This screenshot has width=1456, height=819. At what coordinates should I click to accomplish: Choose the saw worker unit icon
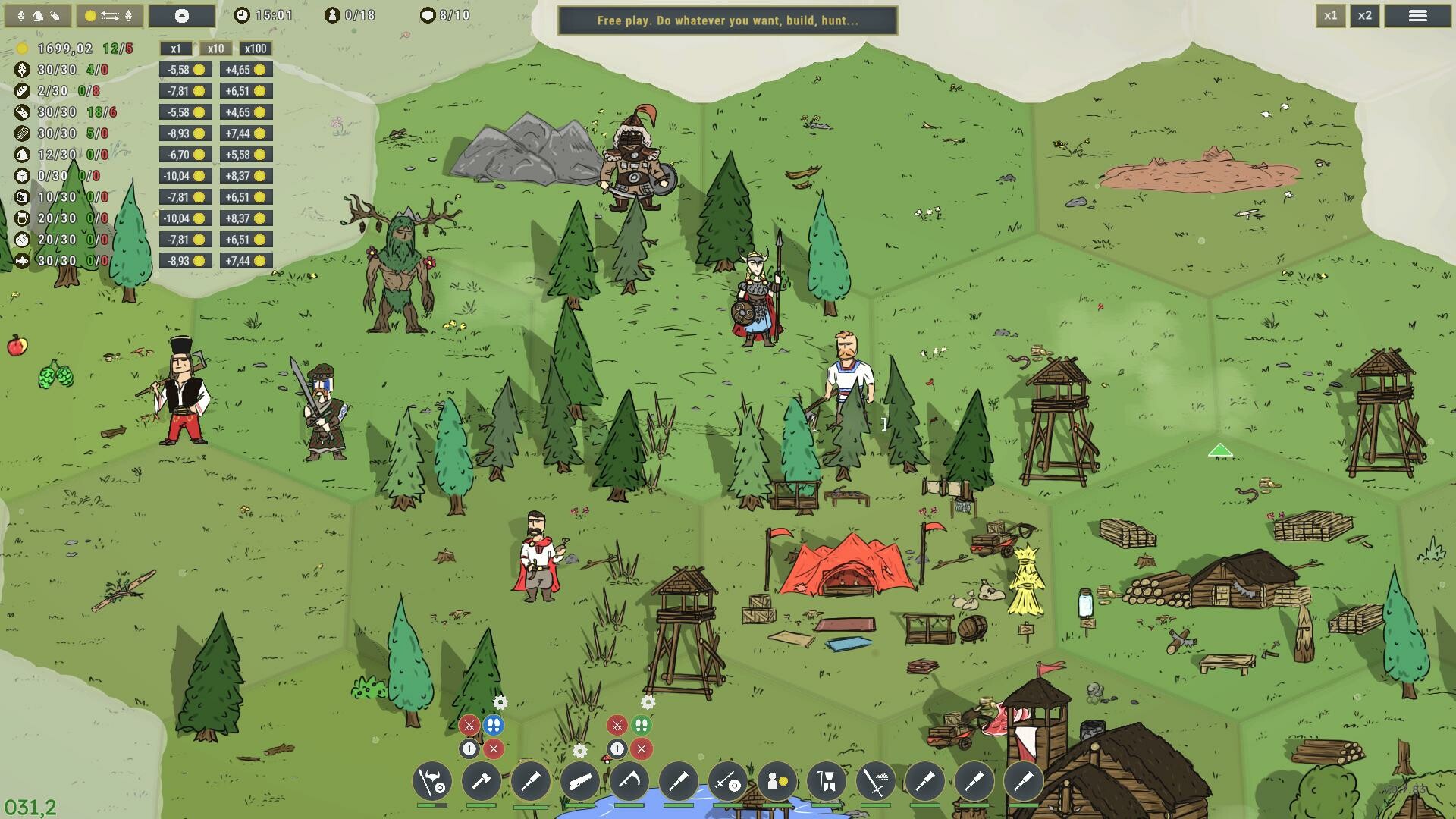pos(579,781)
